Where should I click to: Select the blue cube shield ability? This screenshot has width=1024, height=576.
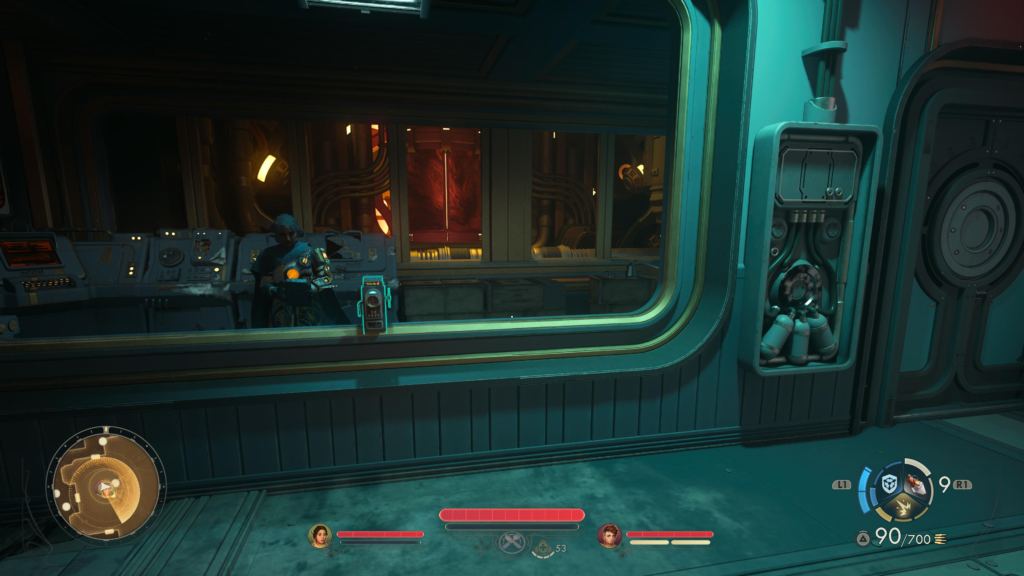889,484
